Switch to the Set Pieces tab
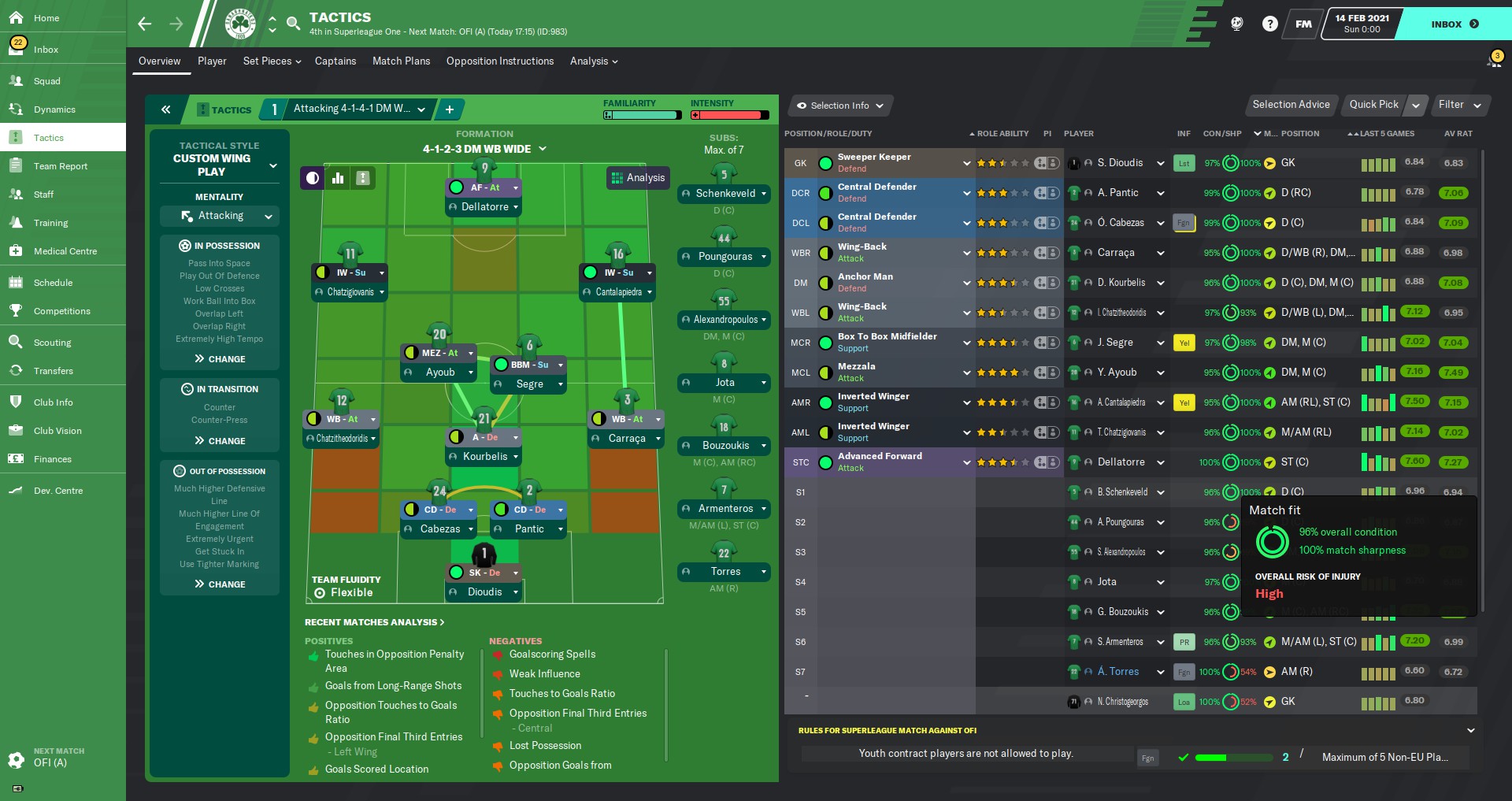 (x=271, y=61)
